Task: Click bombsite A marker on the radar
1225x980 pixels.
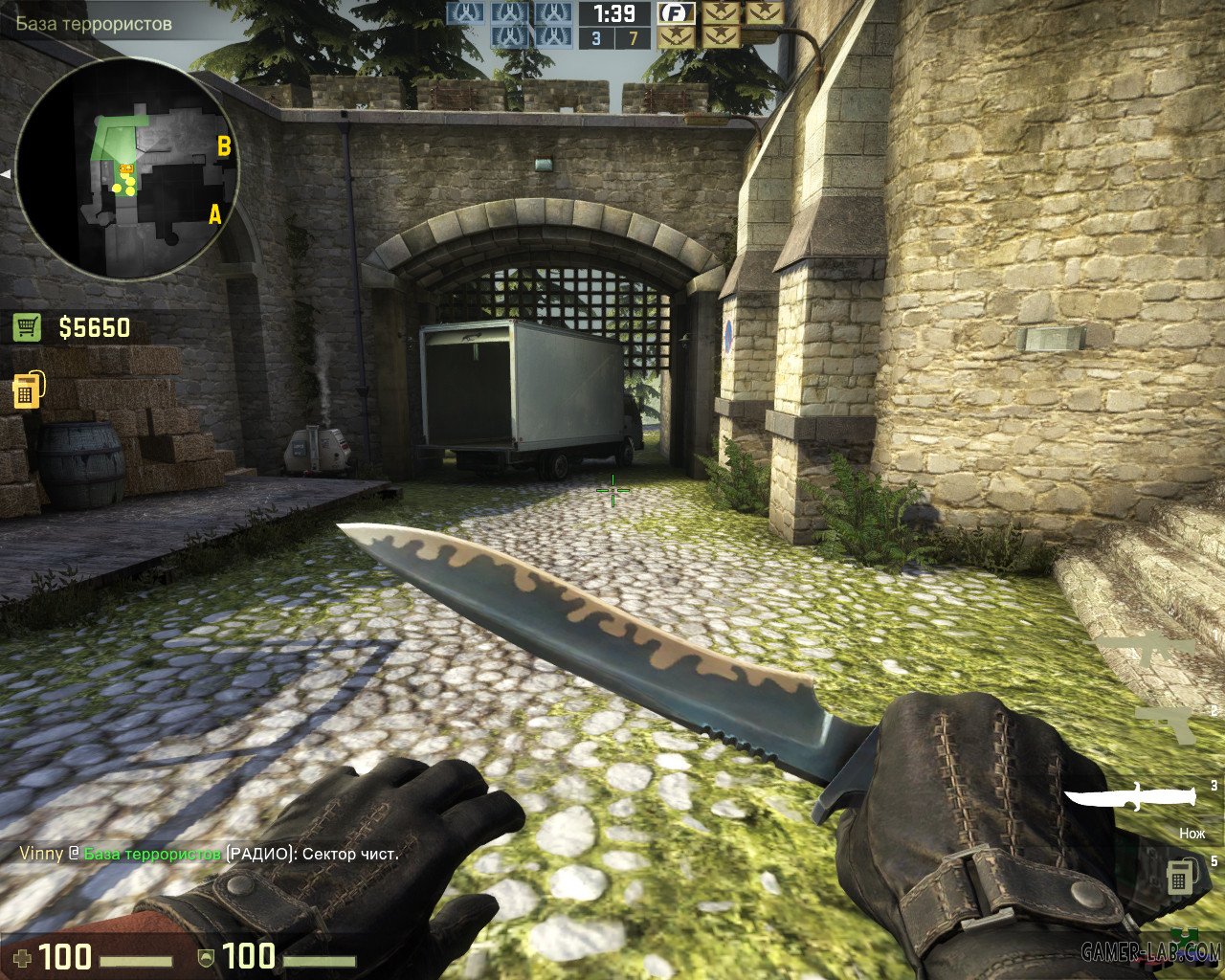Action: coord(214,214)
